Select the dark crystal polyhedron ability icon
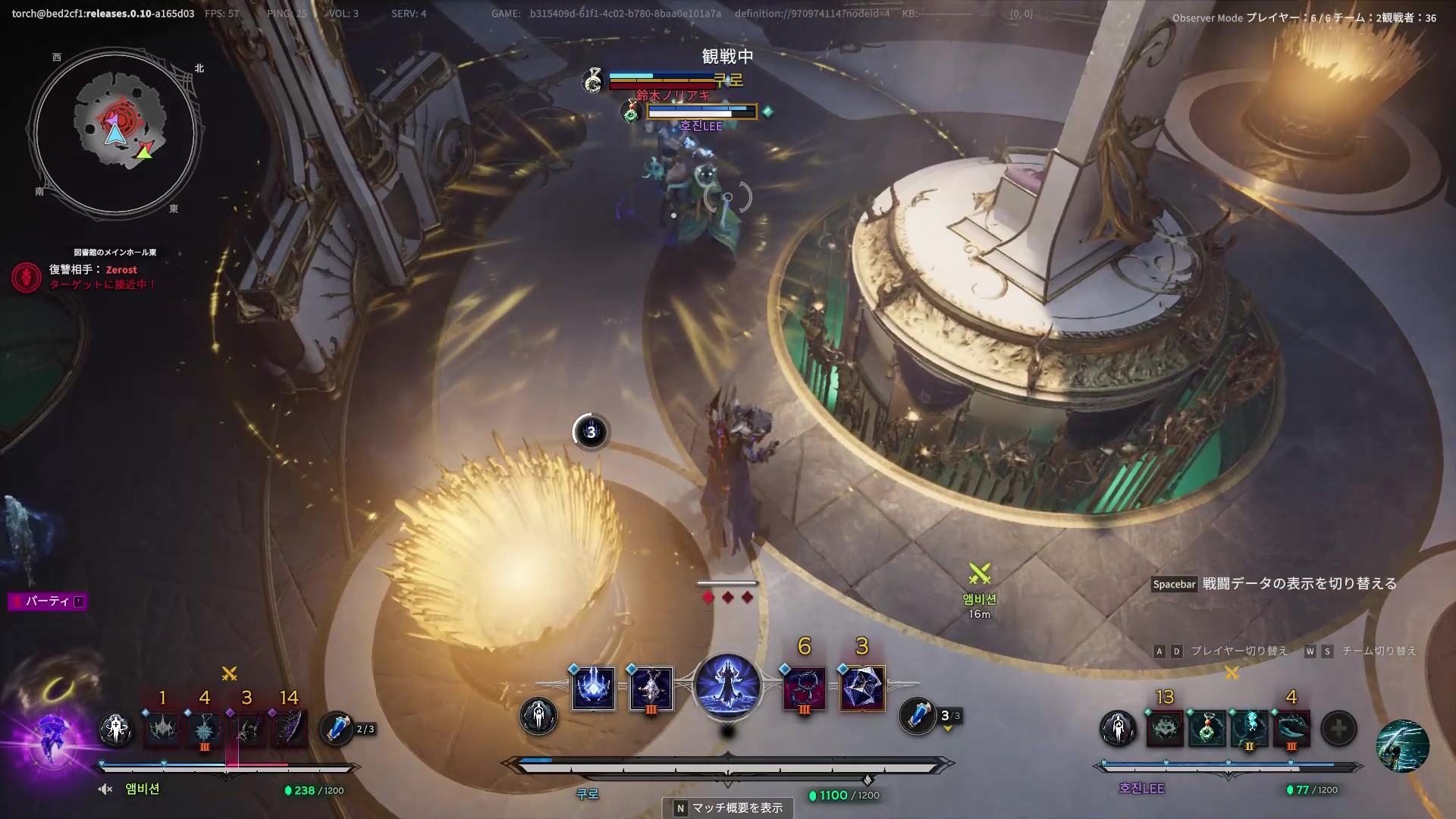Image resolution: width=1456 pixels, height=819 pixels. click(862, 688)
